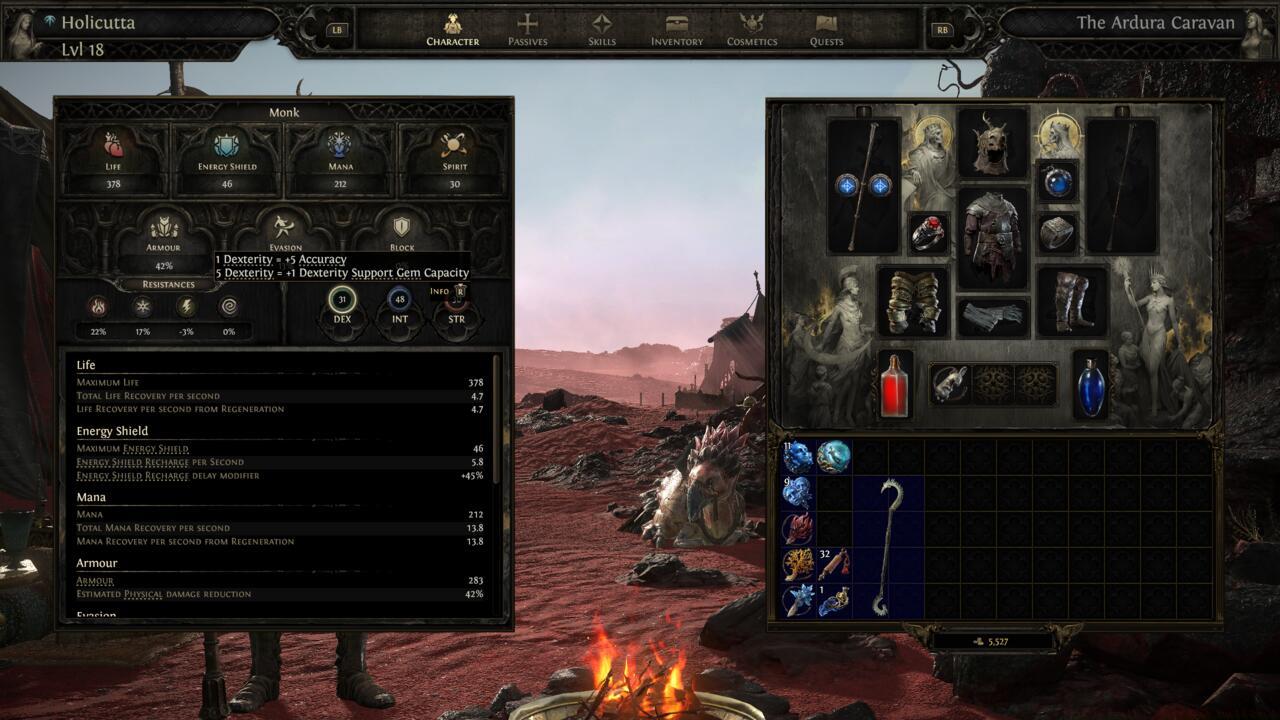Viewport: 1280px width, 720px height.
Task: Select the equipped blue amulet slot
Action: (1057, 181)
